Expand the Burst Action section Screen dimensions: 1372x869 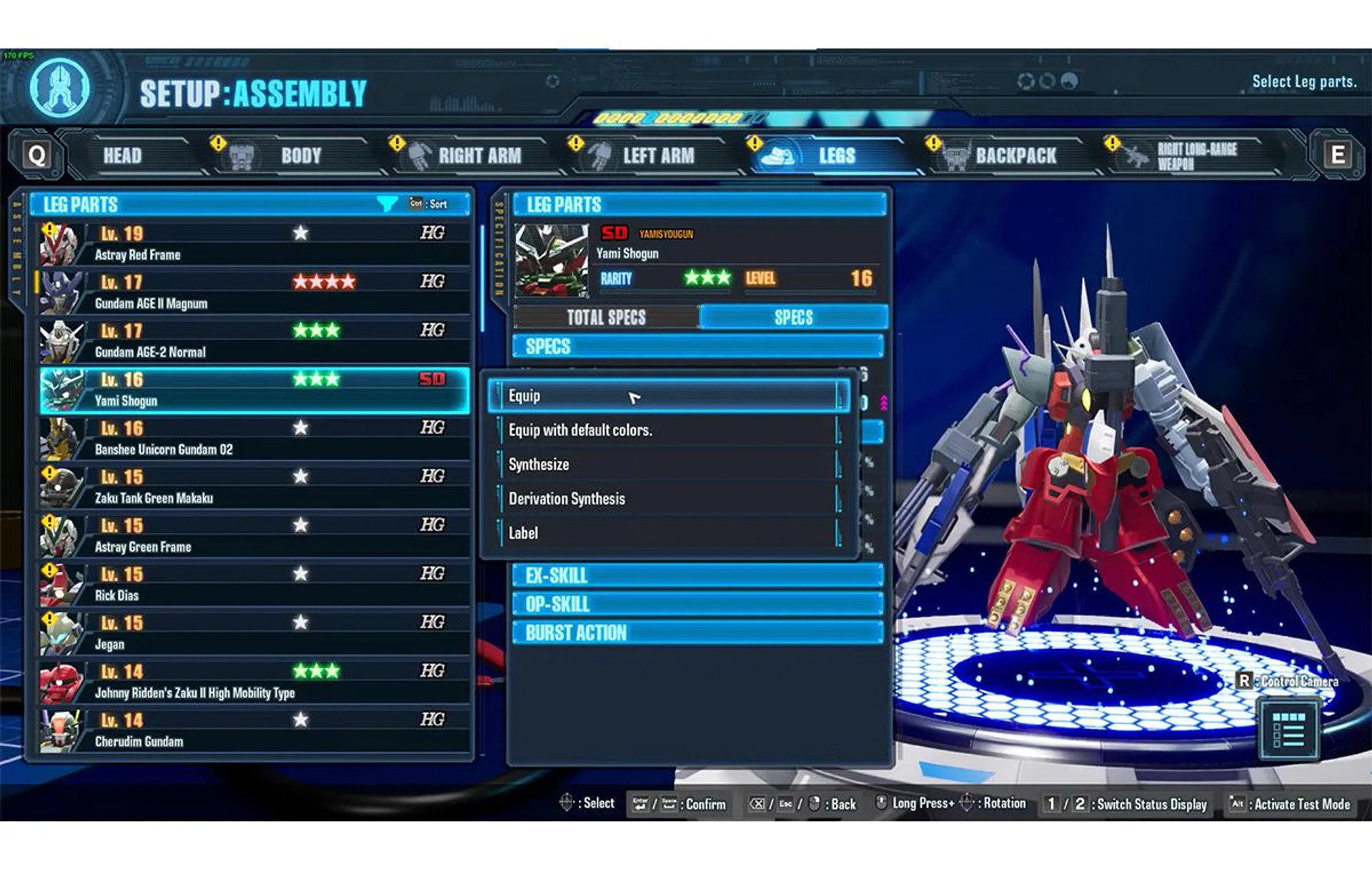[697, 632]
